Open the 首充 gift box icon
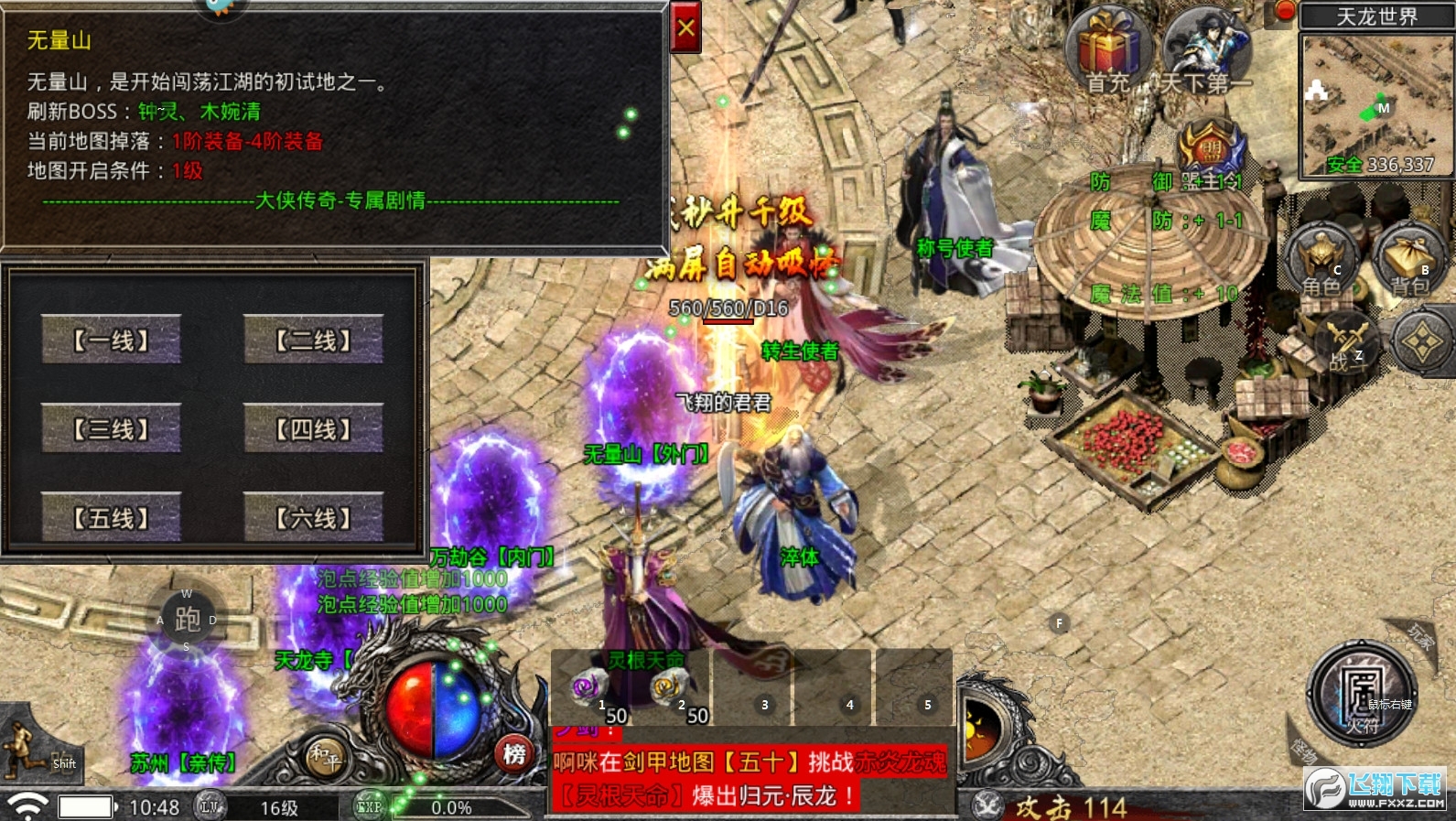The image size is (1456, 821). (x=1109, y=48)
